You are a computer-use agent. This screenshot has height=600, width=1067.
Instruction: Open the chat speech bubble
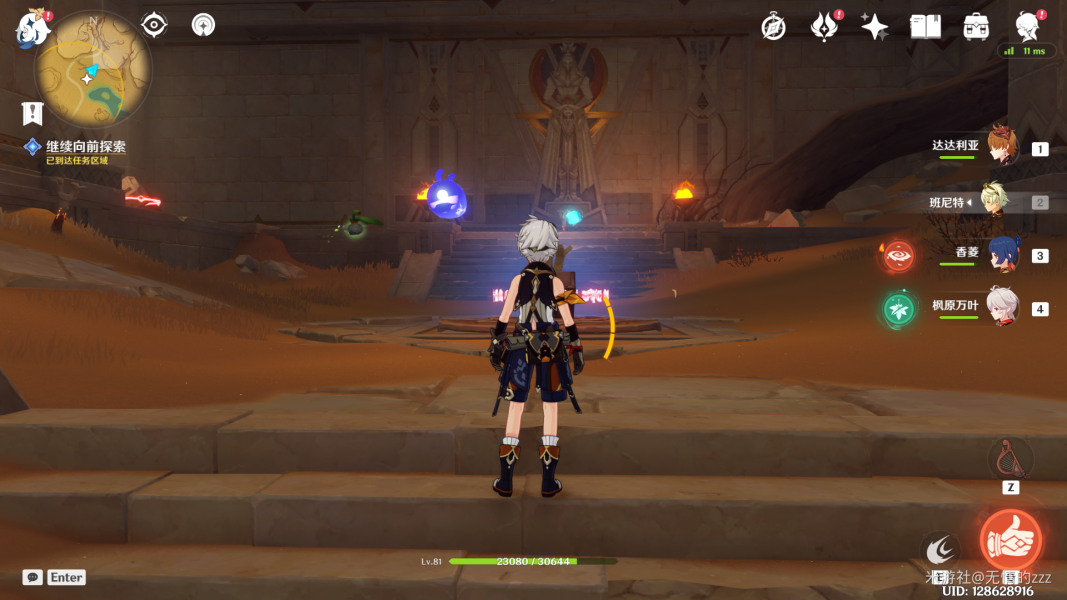coord(33,577)
